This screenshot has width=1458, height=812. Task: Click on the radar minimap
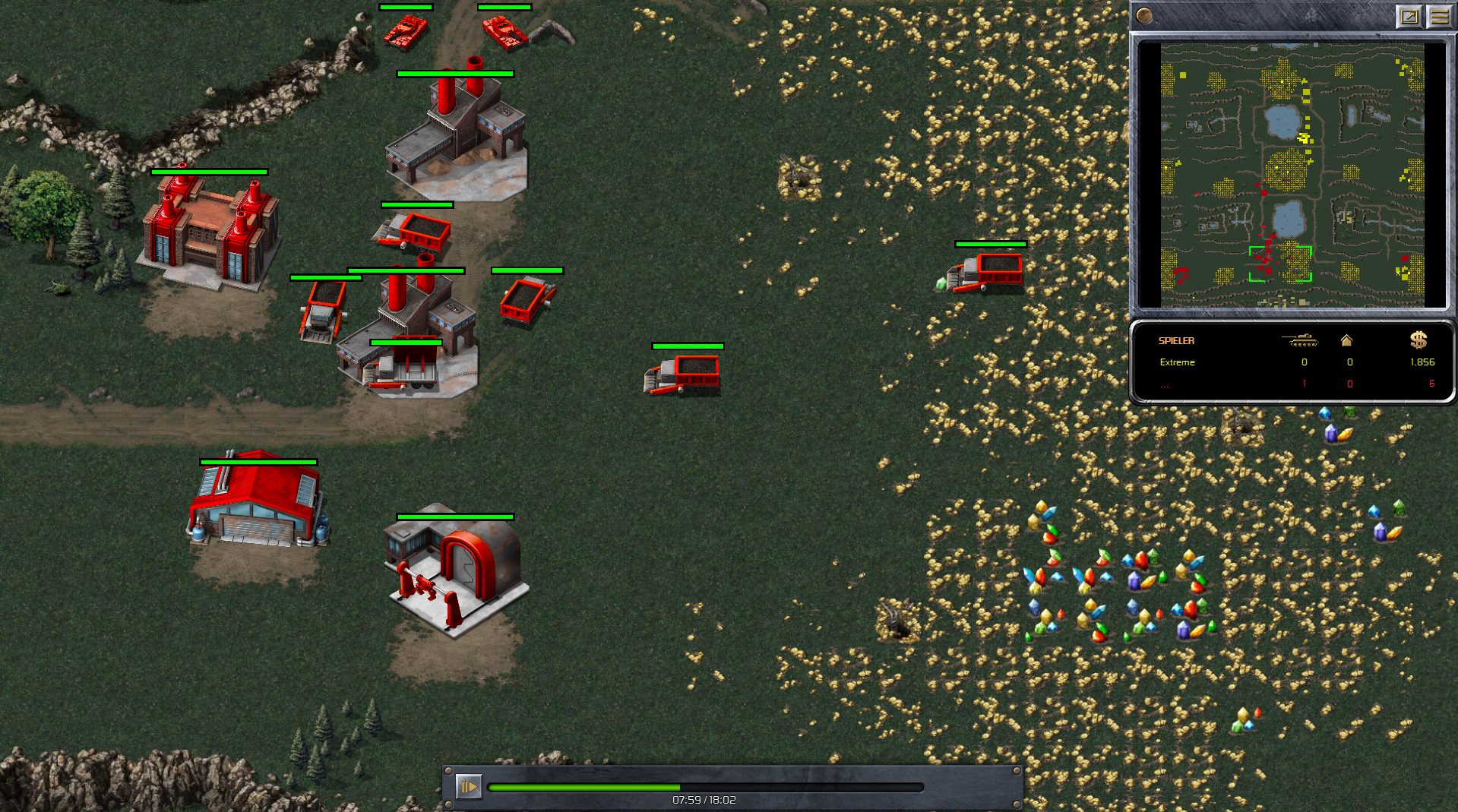tap(1292, 175)
